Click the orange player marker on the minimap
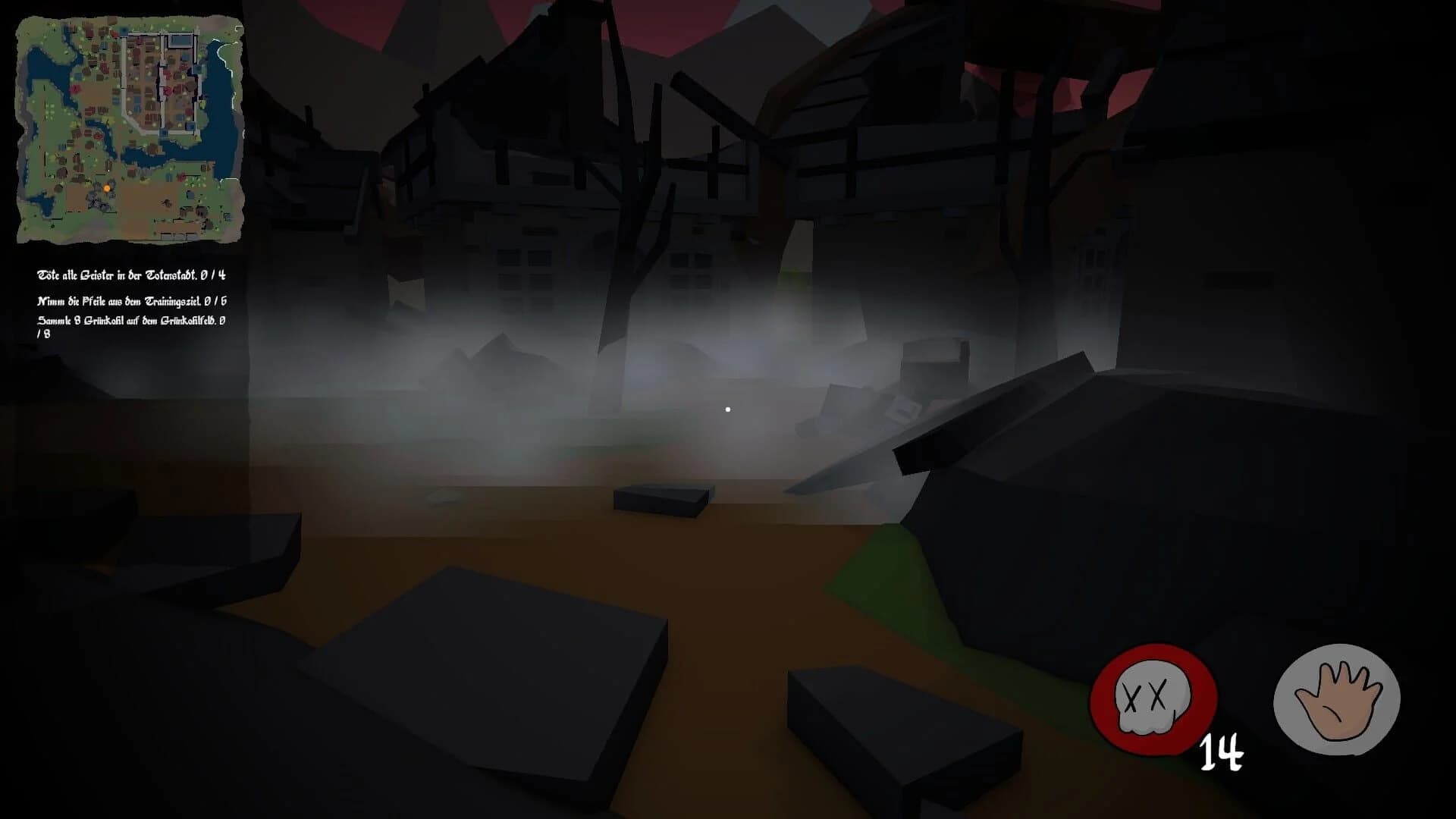The width and height of the screenshot is (1456, 819). 106,190
